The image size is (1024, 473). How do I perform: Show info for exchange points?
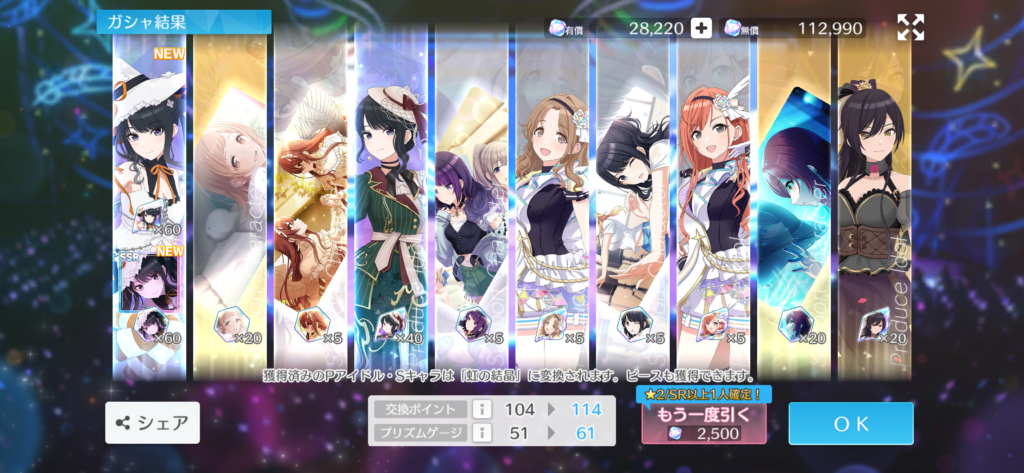pos(479,409)
